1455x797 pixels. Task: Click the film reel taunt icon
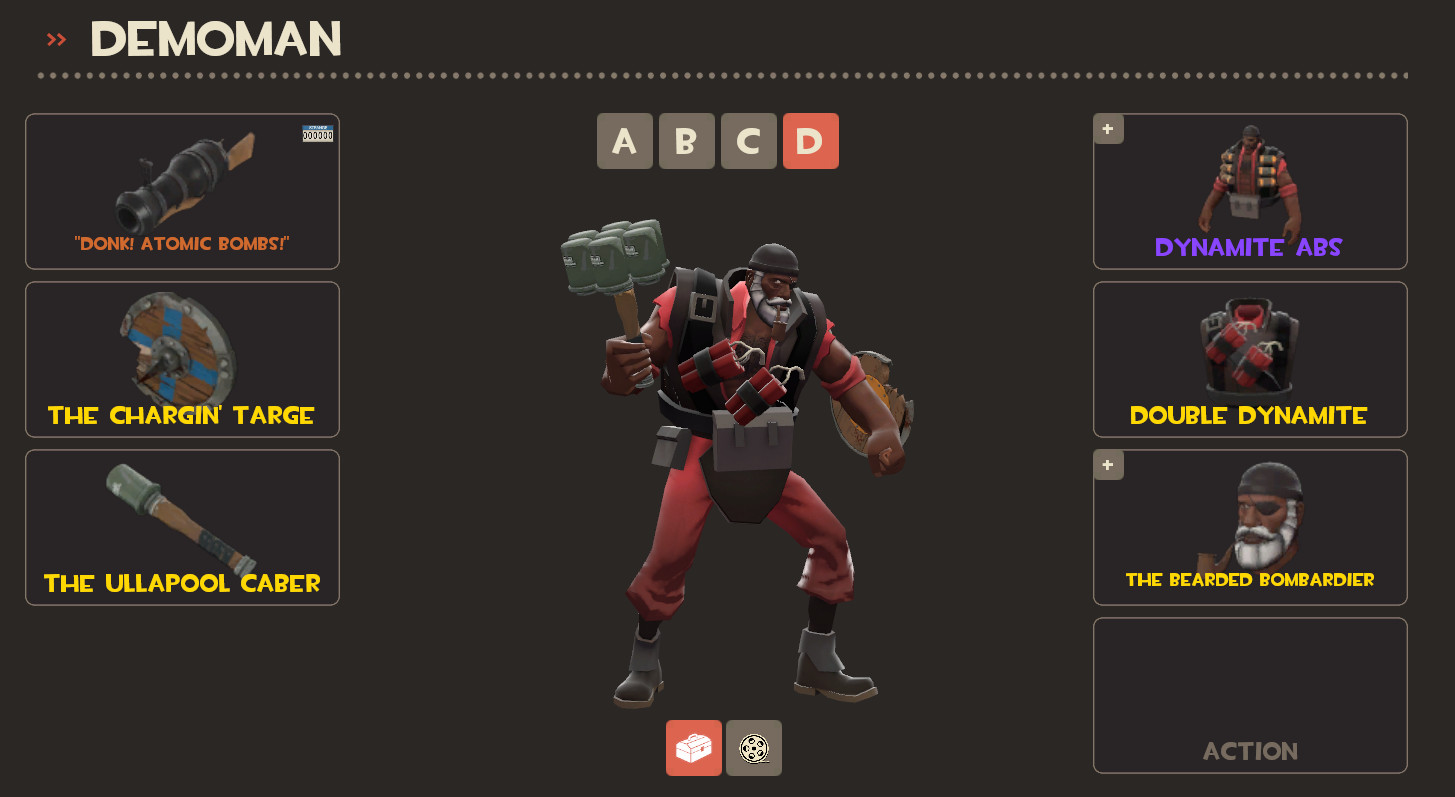pos(754,747)
